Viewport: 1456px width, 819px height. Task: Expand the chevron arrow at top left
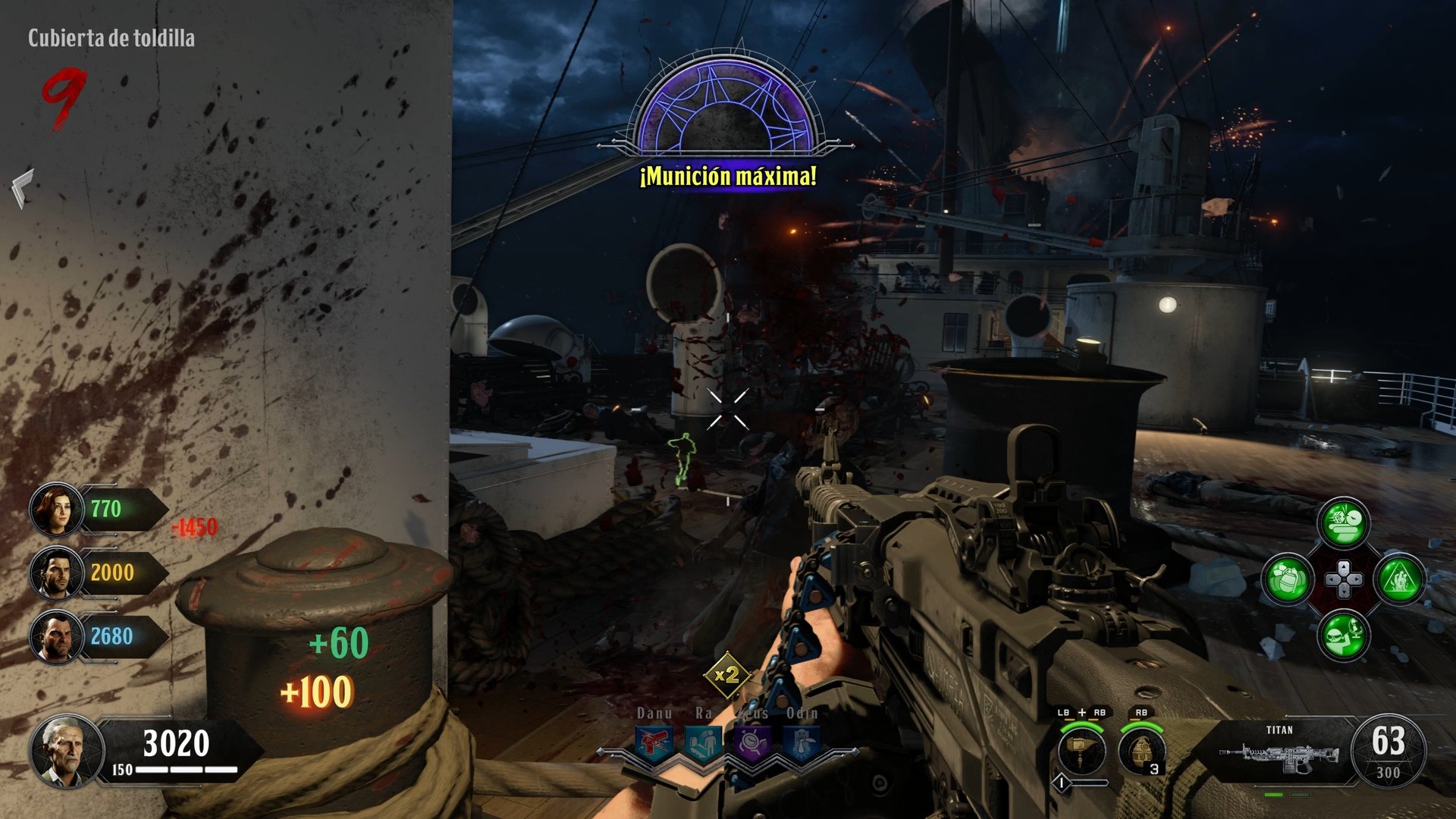[x=21, y=186]
